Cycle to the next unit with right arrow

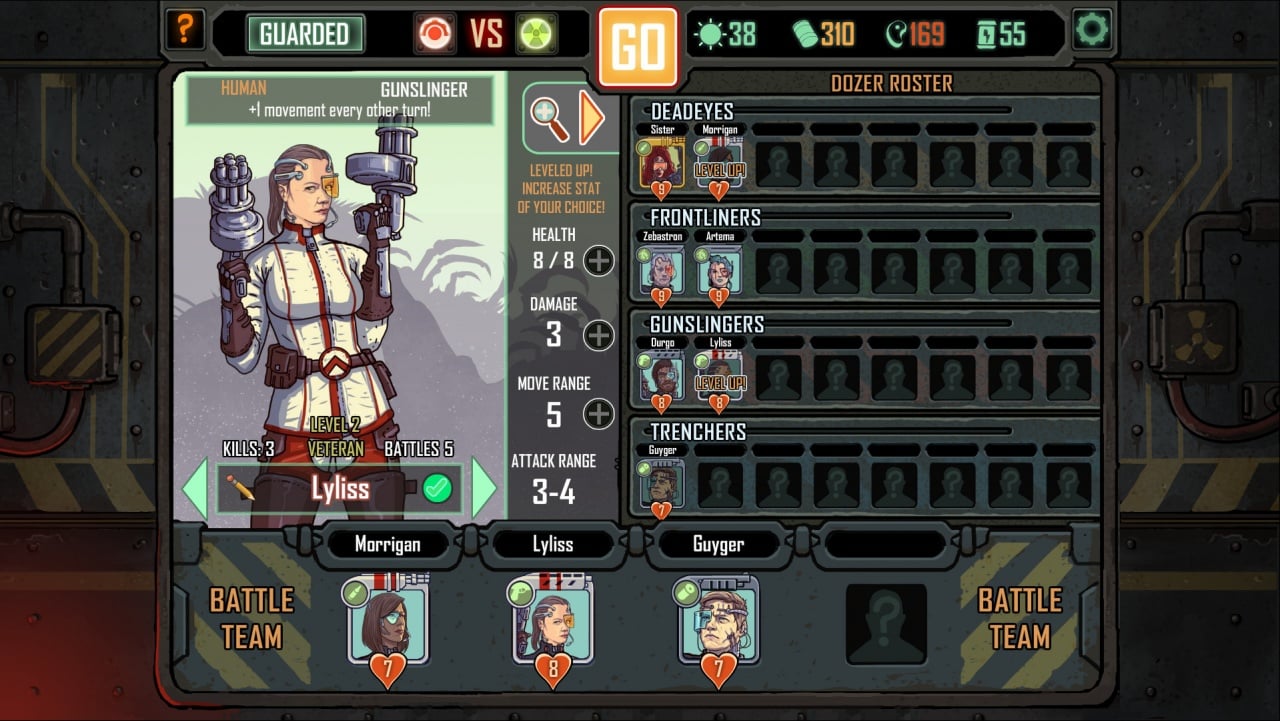[x=484, y=488]
